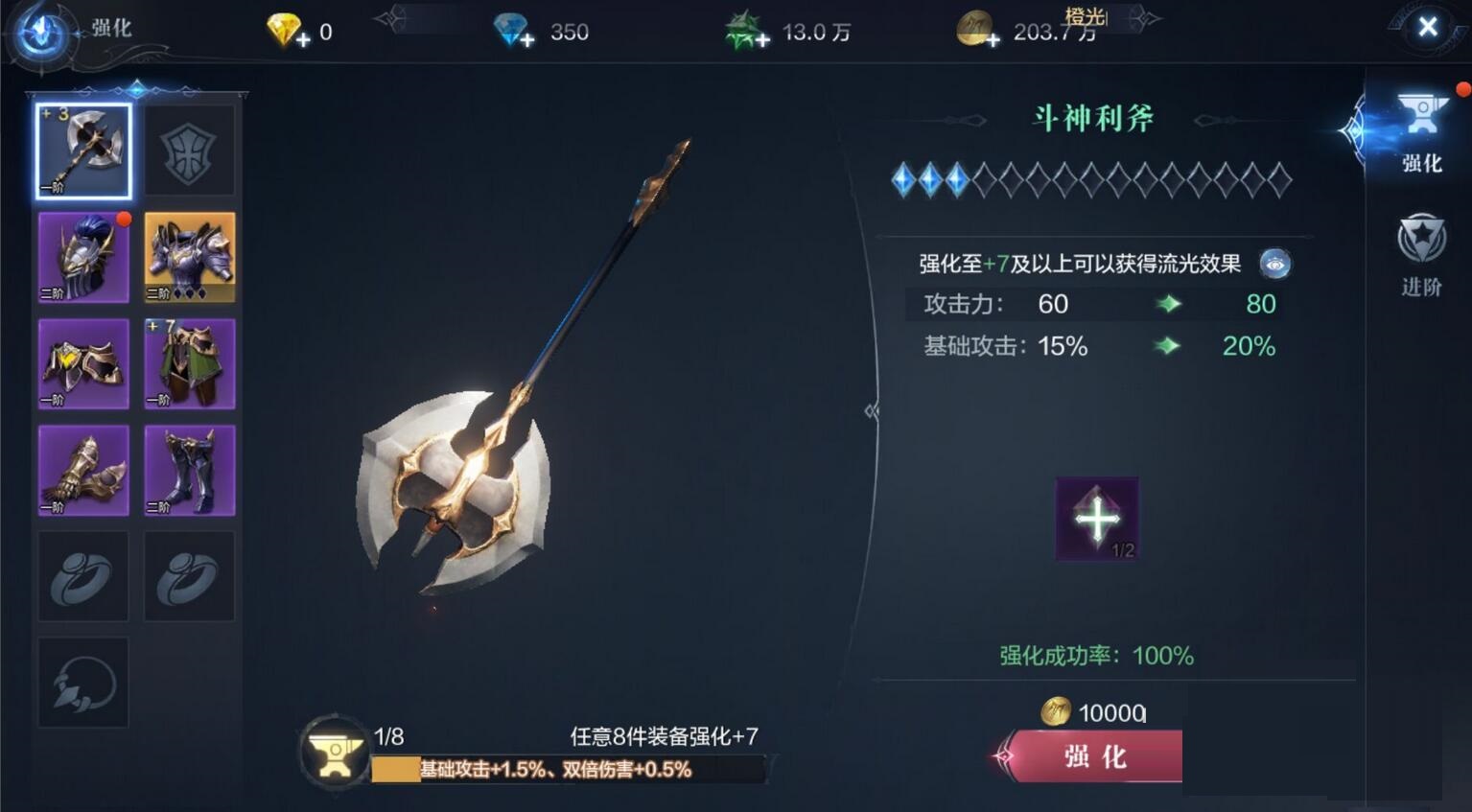Image resolution: width=1472 pixels, height=812 pixels.
Task: Select the +7 green cloak equipment
Action: pyautogui.click(x=189, y=363)
